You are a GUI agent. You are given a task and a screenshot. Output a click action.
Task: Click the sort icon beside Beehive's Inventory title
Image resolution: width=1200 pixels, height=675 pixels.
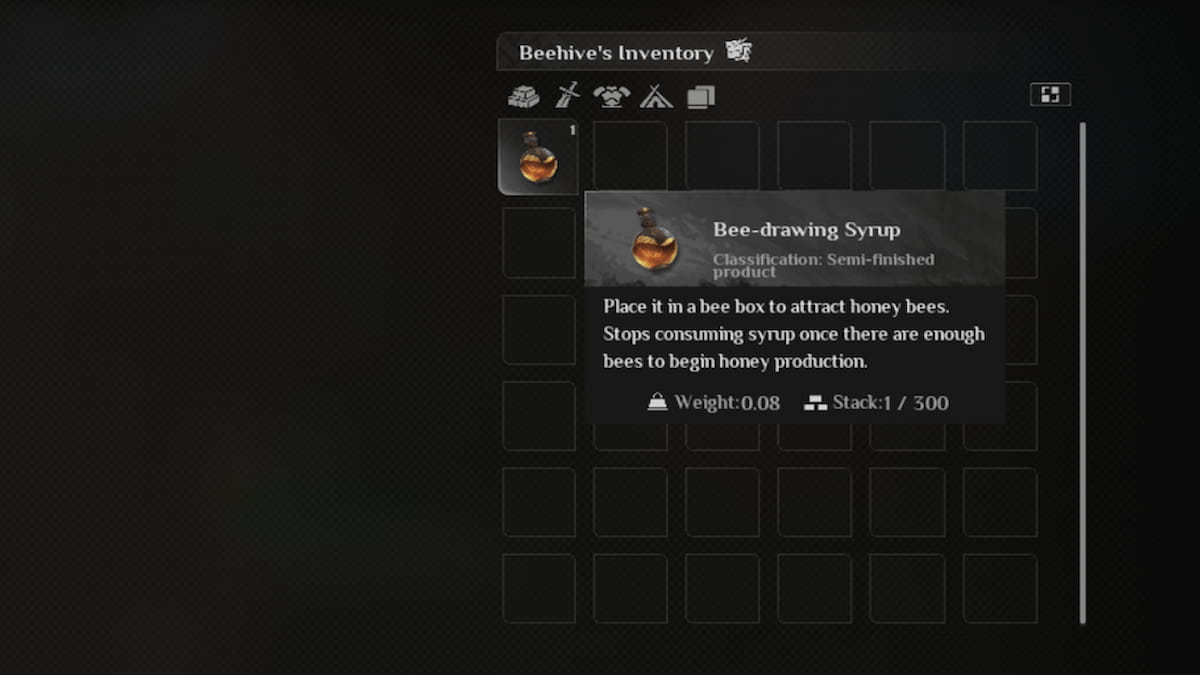[738, 51]
